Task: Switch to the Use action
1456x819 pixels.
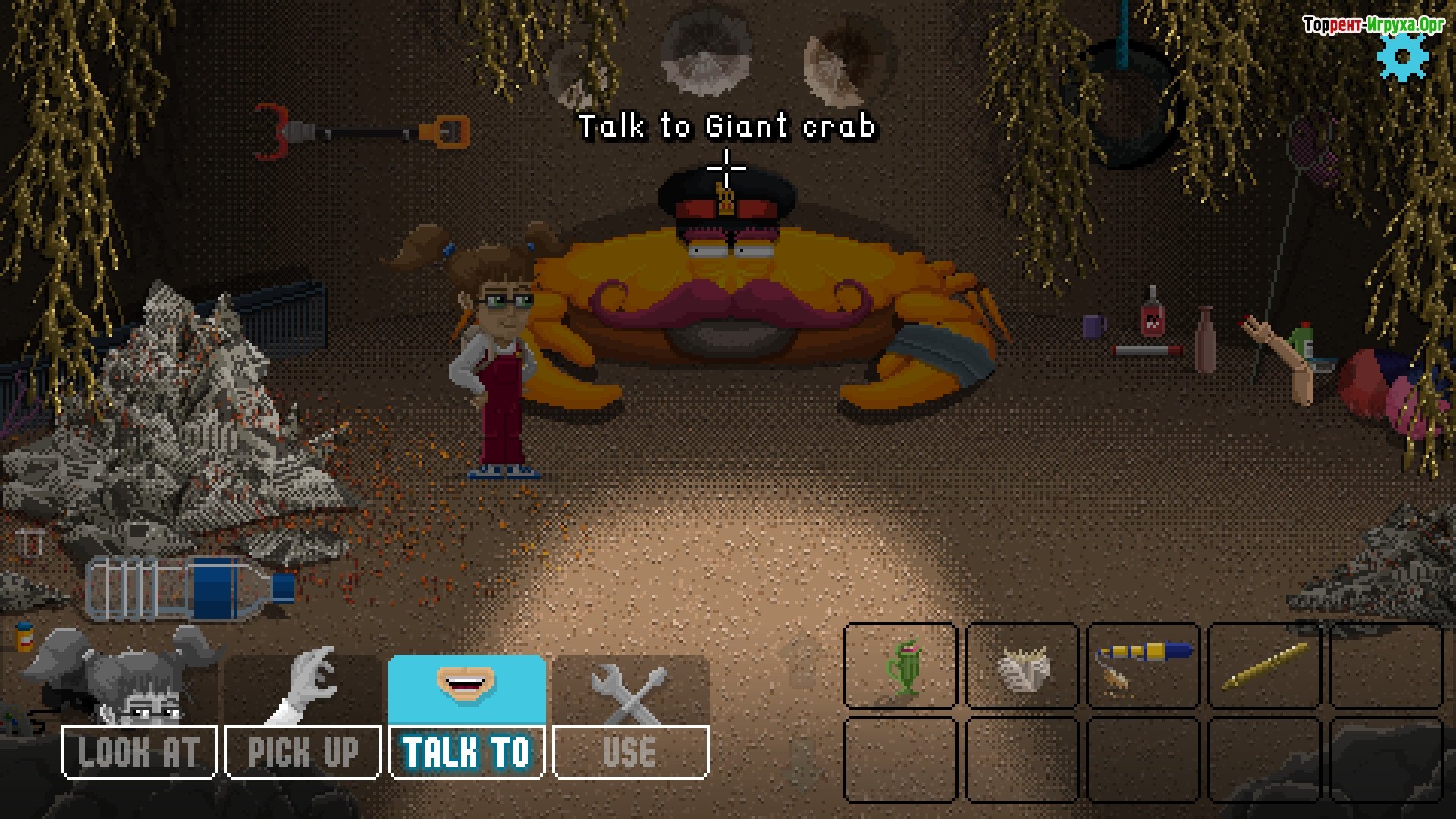Action: tap(631, 751)
